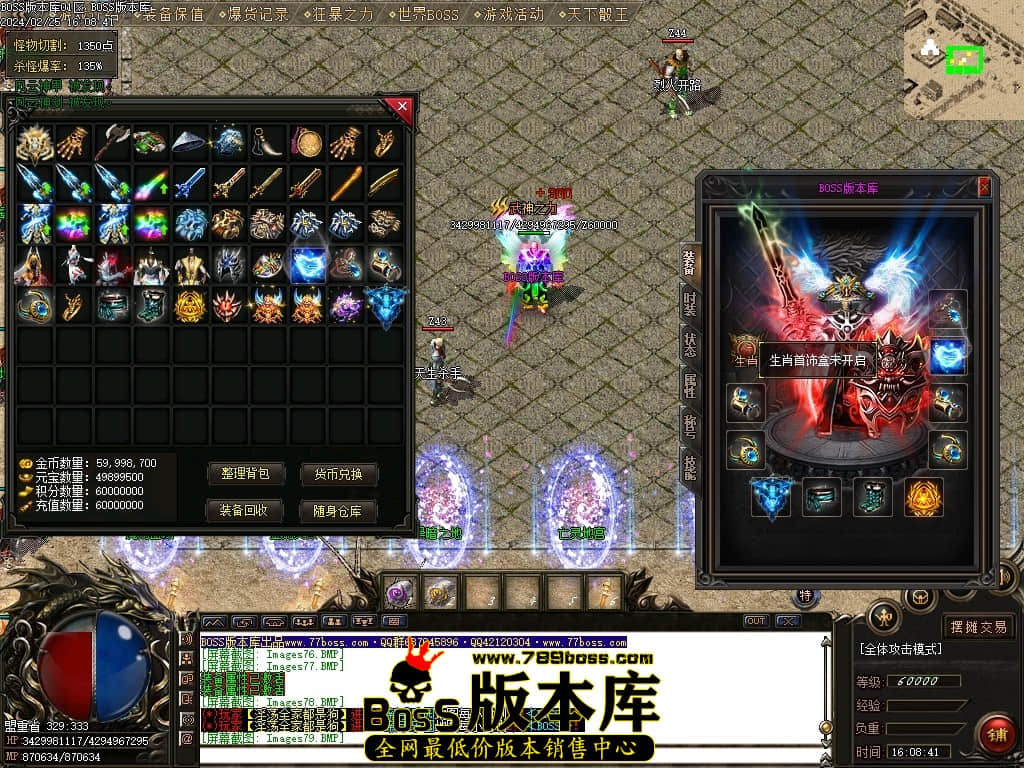Close the inventory bag window
Image resolution: width=1024 pixels, height=768 pixels.
[402, 106]
